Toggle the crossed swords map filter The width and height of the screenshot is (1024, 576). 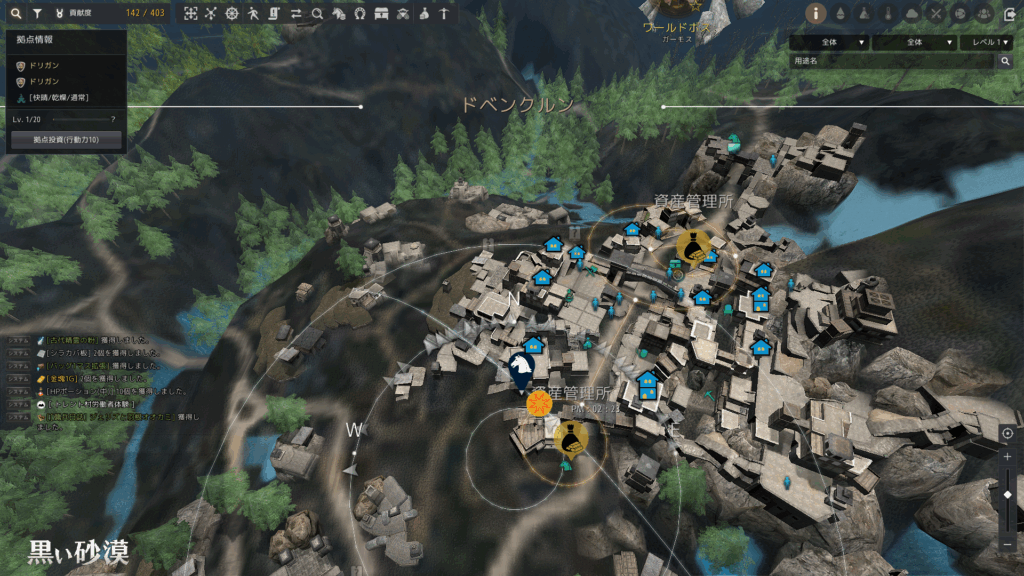(x=935, y=13)
